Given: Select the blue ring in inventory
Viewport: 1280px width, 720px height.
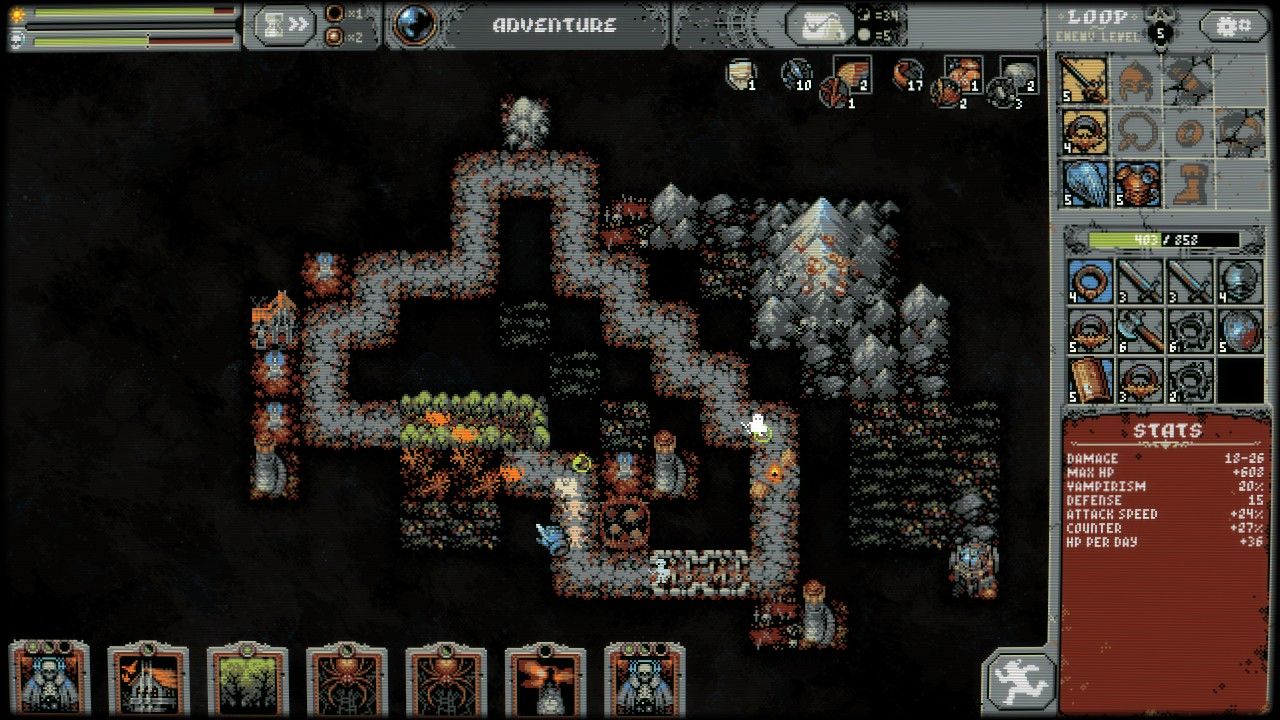Looking at the screenshot, I should pyautogui.click(x=1089, y=281).
